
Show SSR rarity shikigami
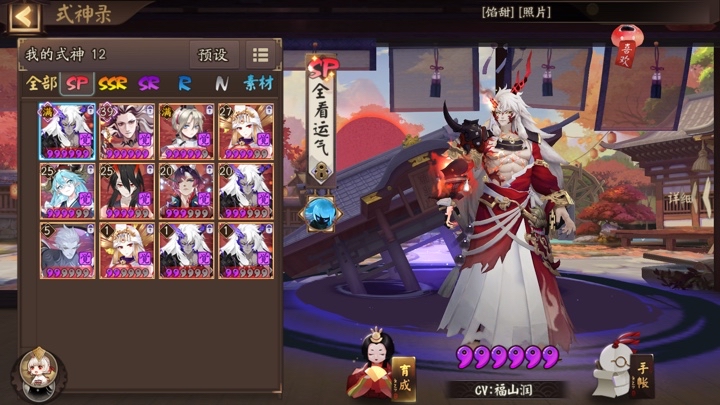coord(112,84)
